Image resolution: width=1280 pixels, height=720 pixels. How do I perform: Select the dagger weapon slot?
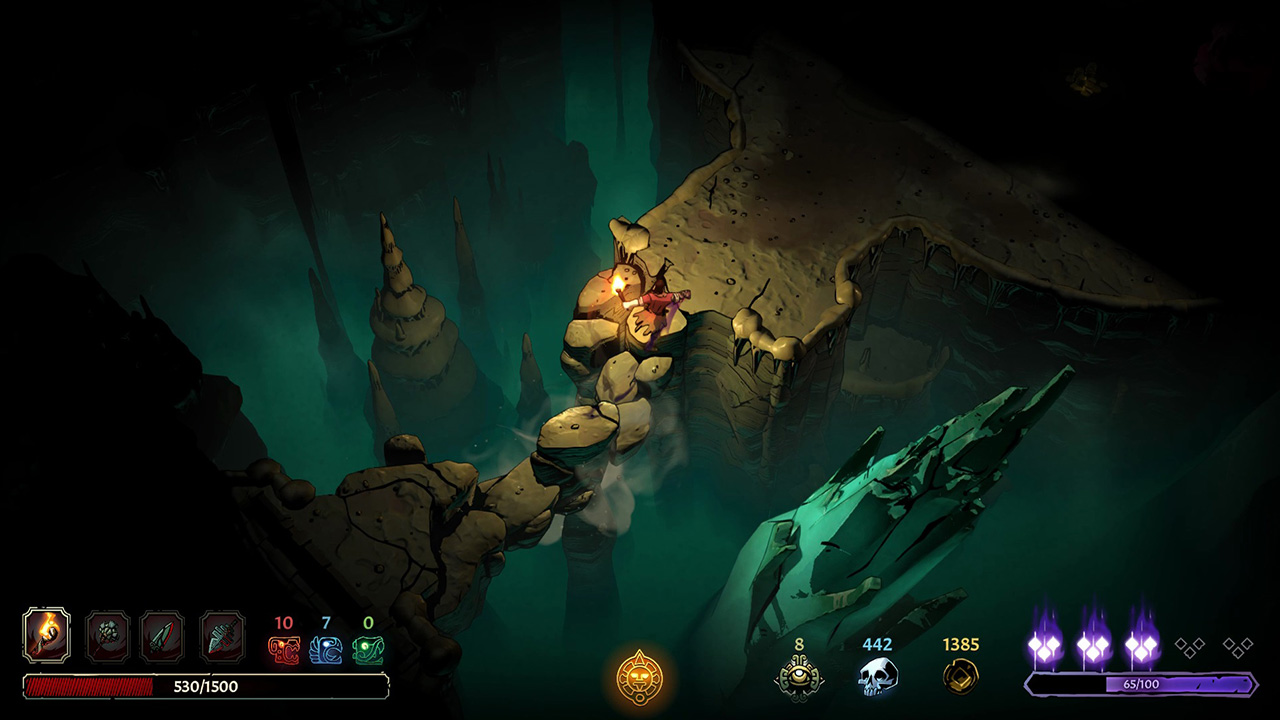point(162,636)
